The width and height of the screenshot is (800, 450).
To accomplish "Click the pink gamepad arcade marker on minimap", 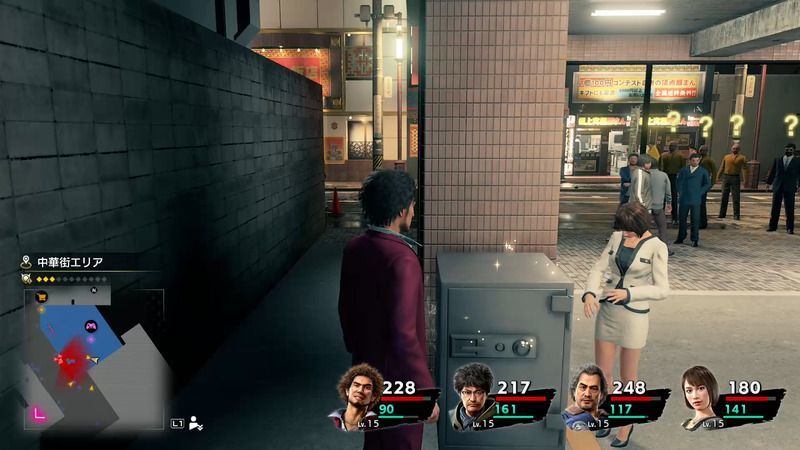I will click(x=92, y=326).
